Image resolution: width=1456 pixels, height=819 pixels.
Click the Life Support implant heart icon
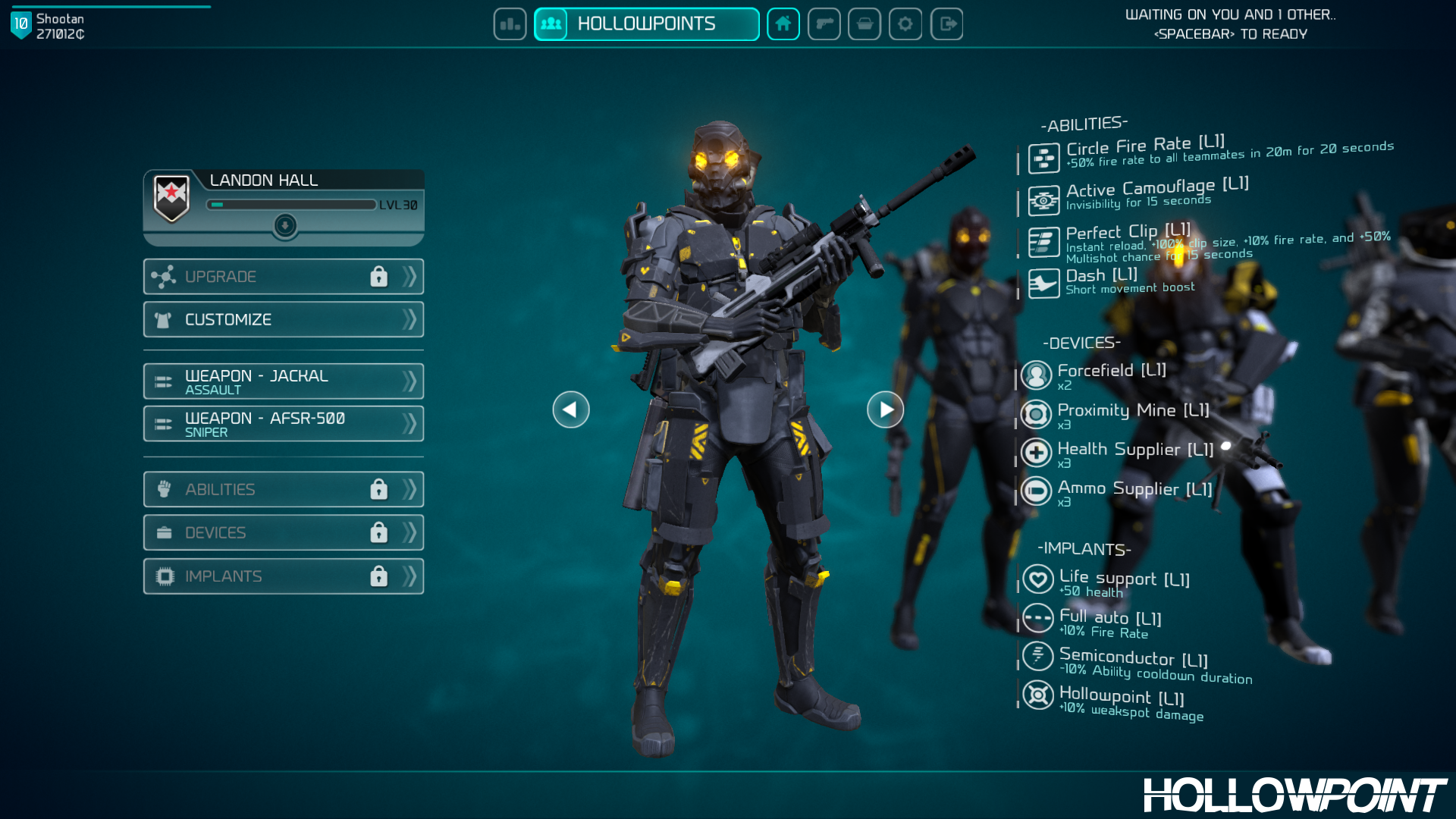click(x=1037, y=580)
